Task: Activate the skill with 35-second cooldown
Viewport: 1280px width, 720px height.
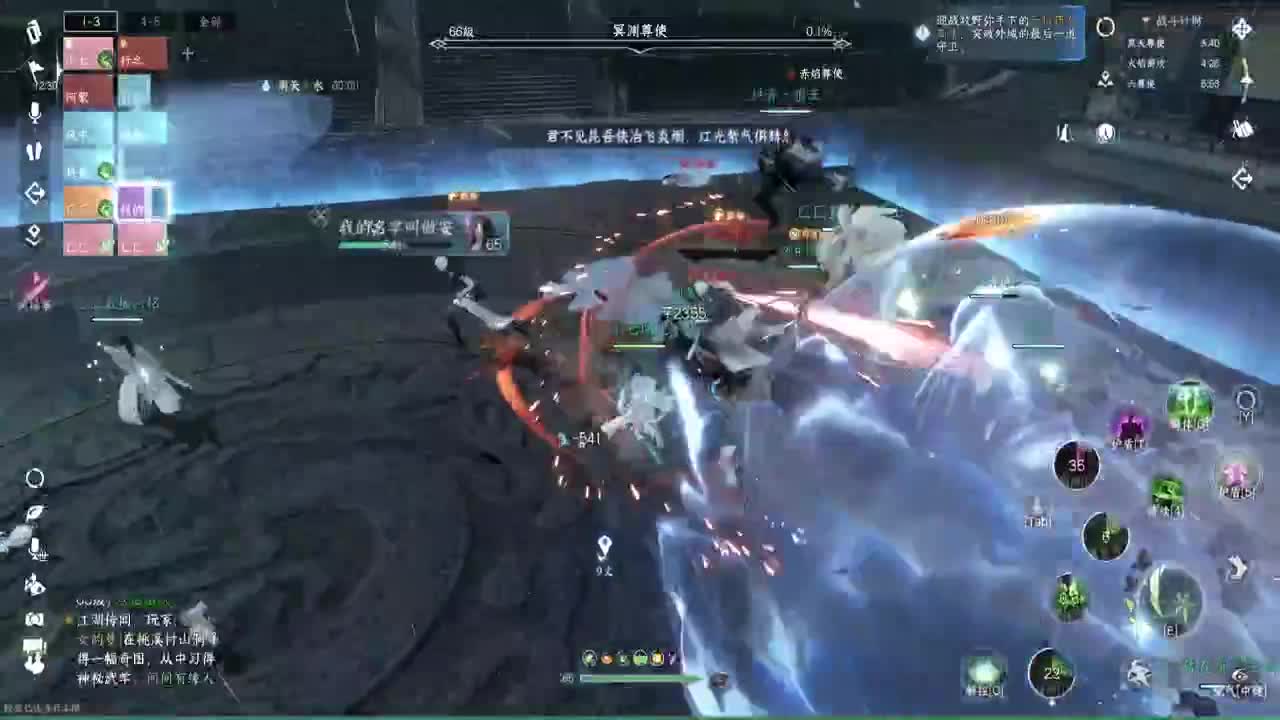Action: point(1077,465)
